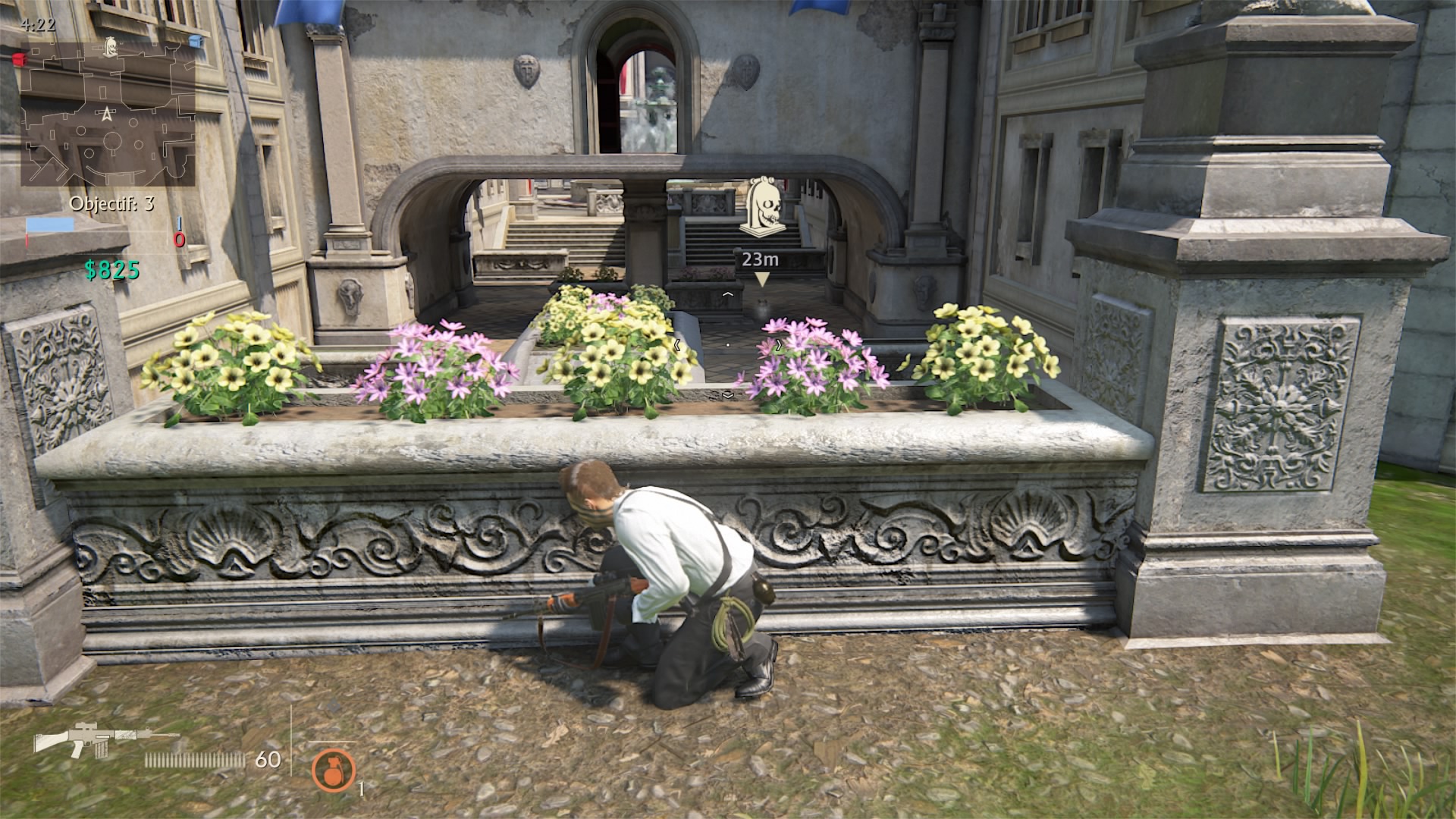Choose the orange grenade icon

point(333,769)
